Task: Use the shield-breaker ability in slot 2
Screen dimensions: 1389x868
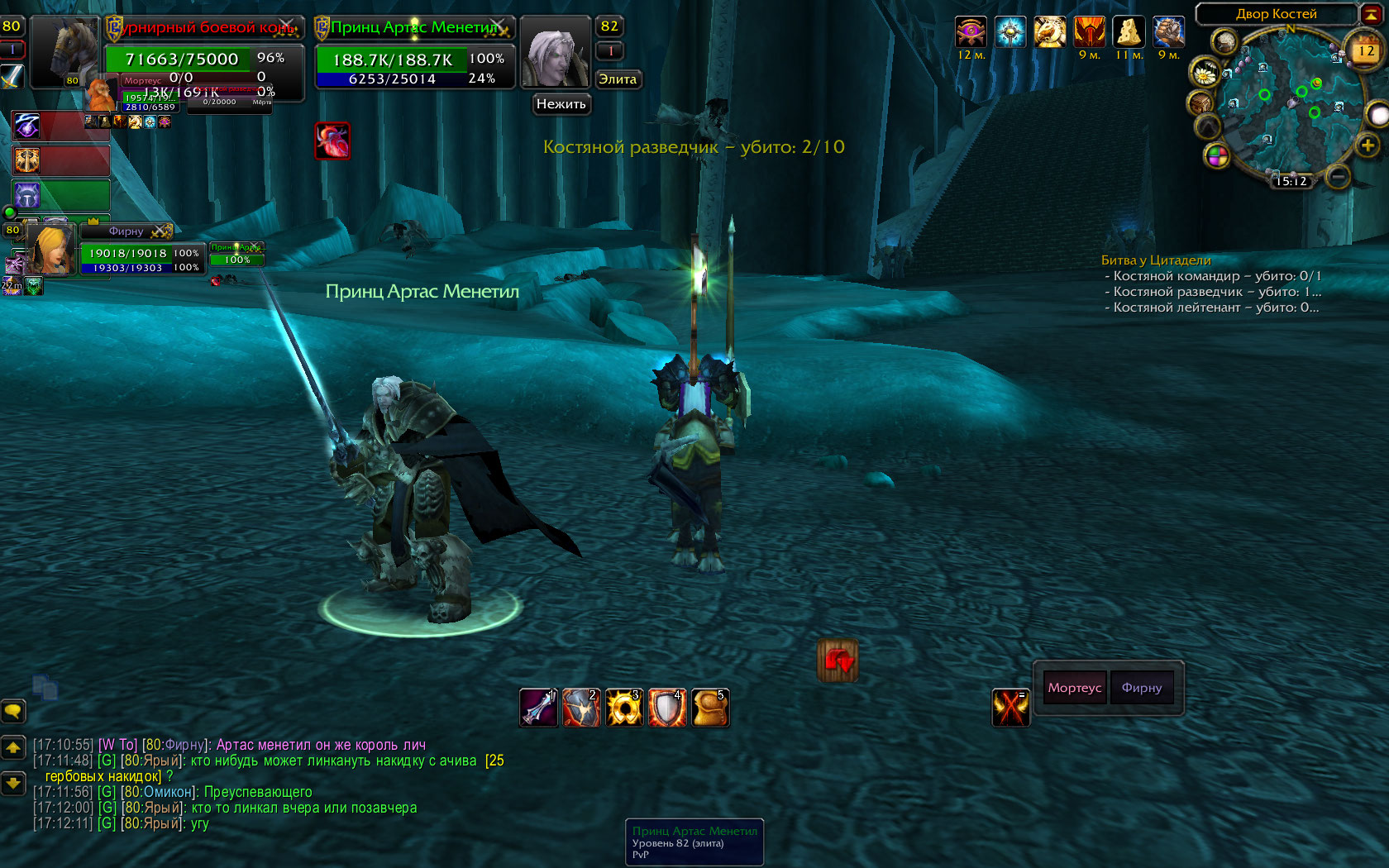Action: pos(581,708)
